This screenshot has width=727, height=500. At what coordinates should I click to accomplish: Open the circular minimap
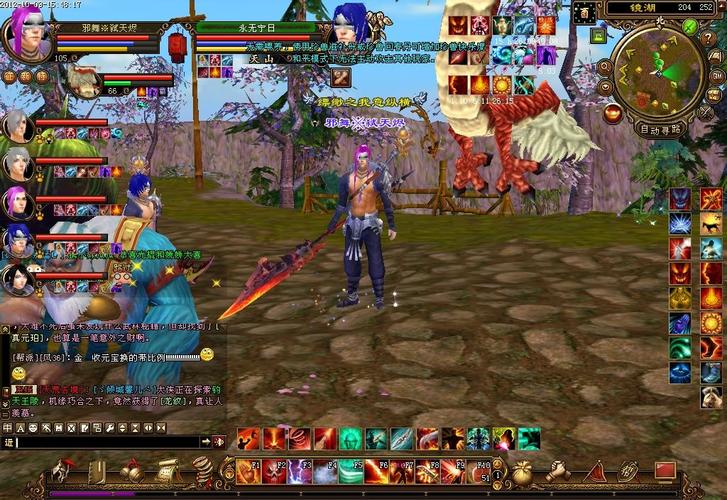click(659, 71)
